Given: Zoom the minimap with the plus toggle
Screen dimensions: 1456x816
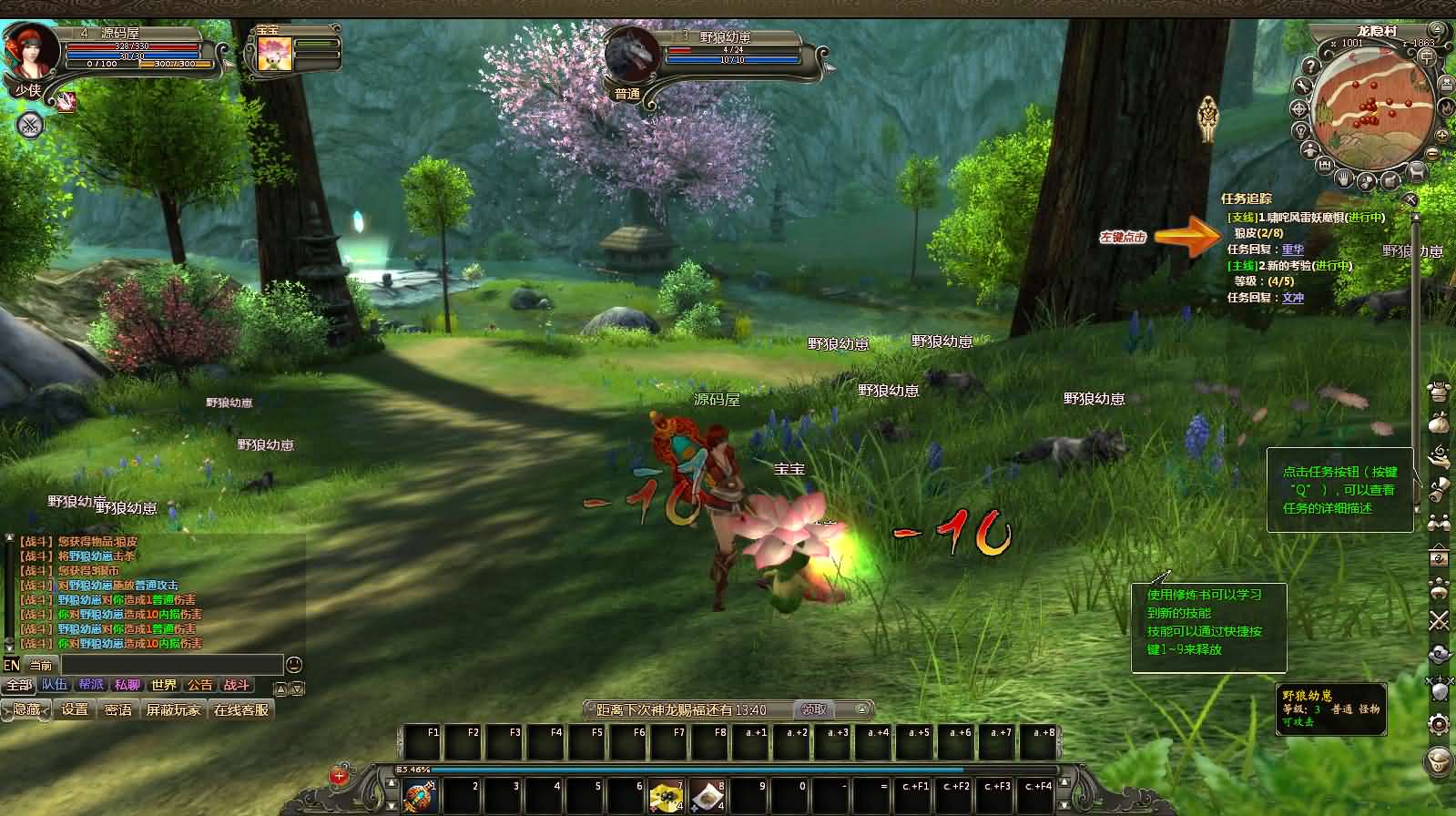Looking at the screenshot, I should click(x=1441, y=135).
